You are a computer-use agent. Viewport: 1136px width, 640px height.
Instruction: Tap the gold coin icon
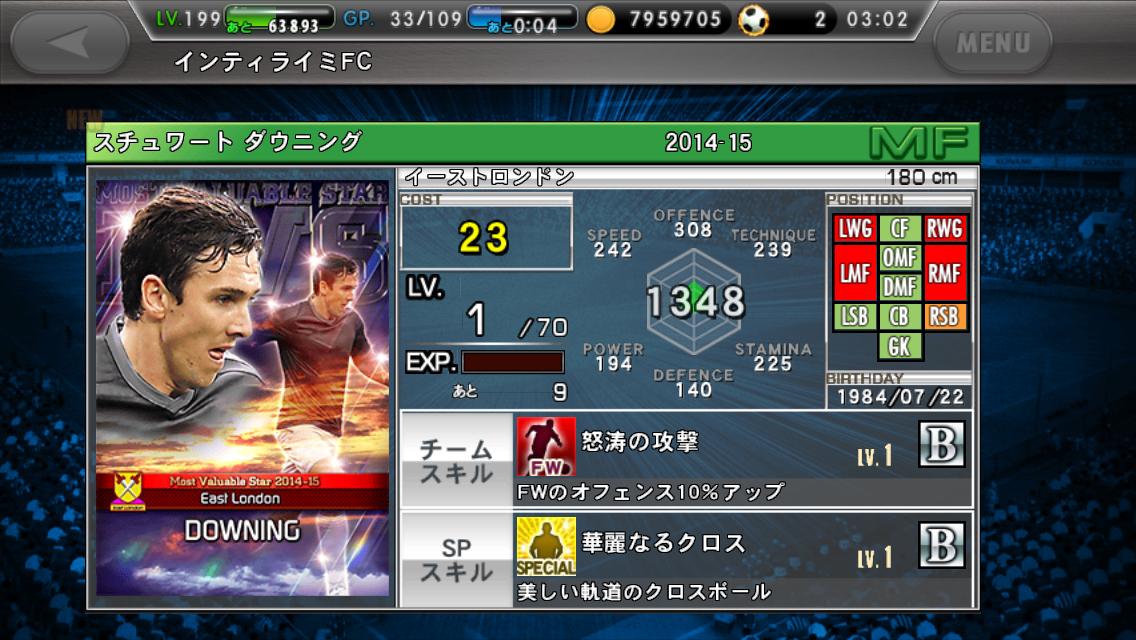click(x=600, y=19)
